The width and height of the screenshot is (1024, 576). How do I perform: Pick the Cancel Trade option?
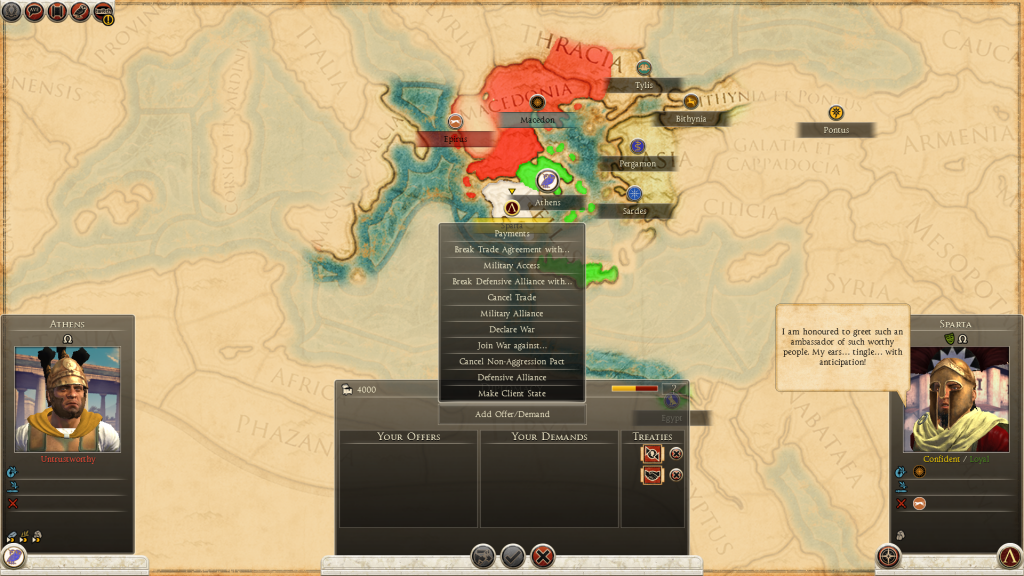point(512,298)
